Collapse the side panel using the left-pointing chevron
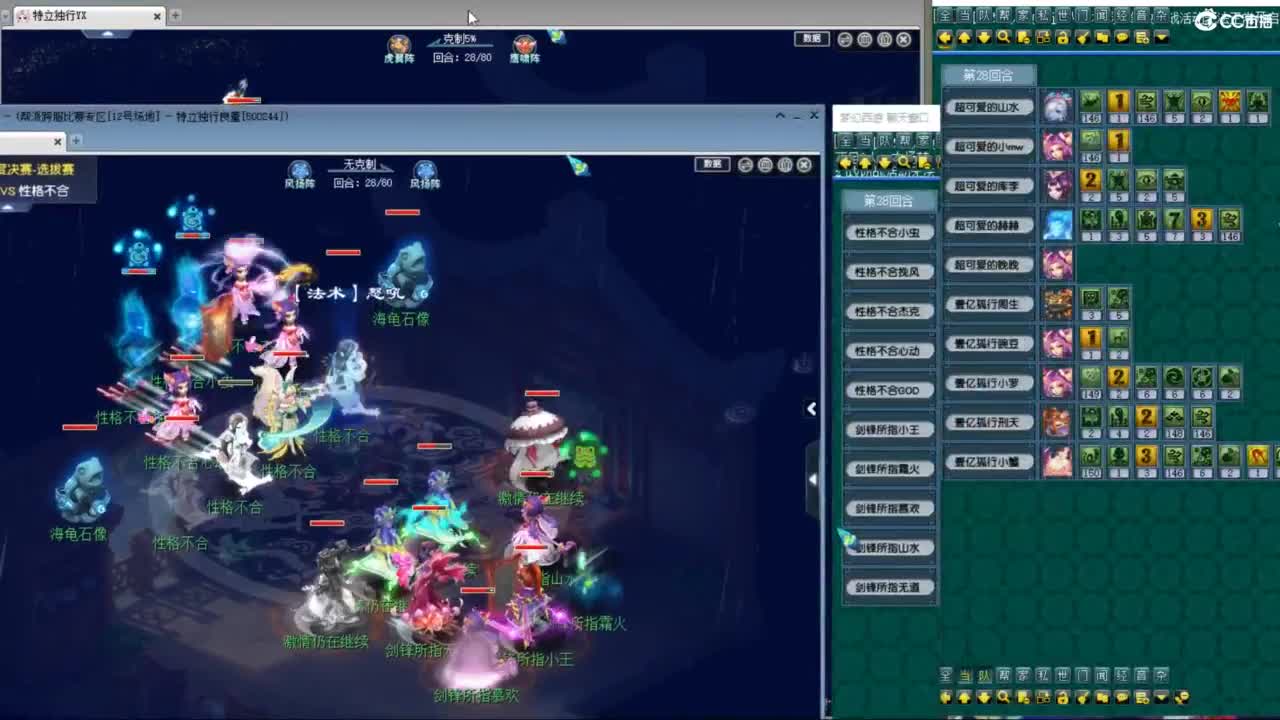The image size is (1280, 720). click(811, 408)
